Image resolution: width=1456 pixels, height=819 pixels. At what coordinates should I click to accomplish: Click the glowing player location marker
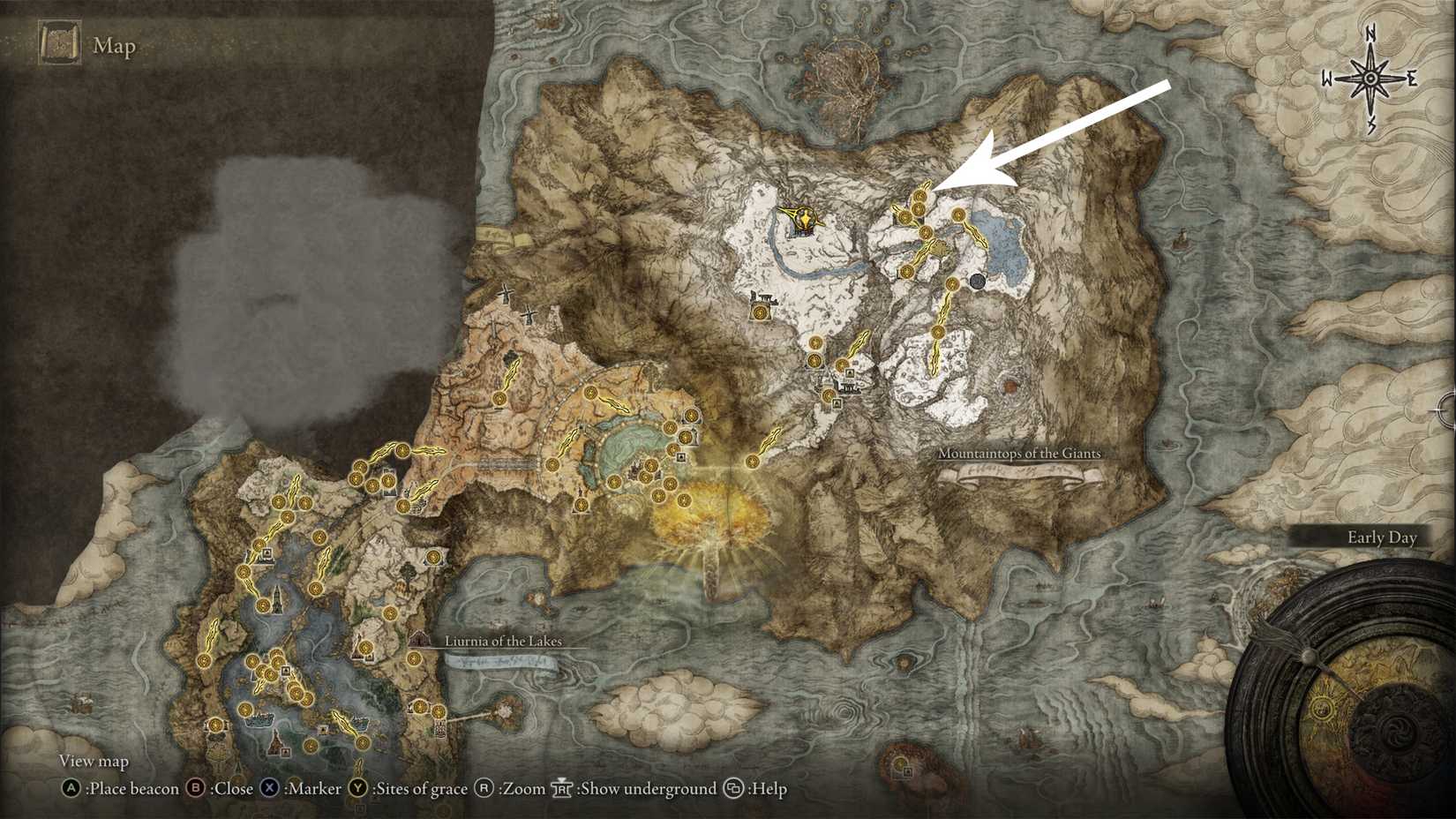[804, 216]
